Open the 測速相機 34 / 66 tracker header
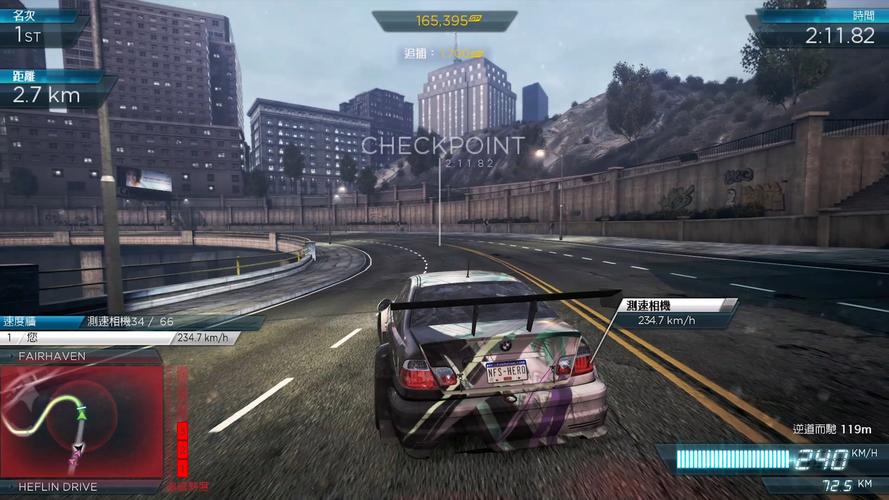The width and height of the screenshot is (889, 500). click(x=130, y=322)
